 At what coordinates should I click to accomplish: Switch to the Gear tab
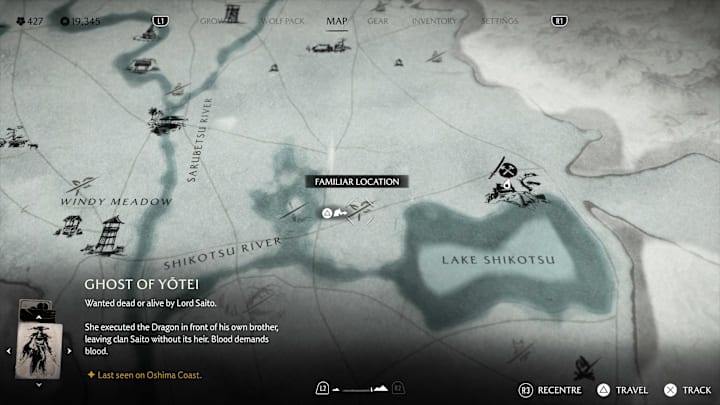click(378, 20)
